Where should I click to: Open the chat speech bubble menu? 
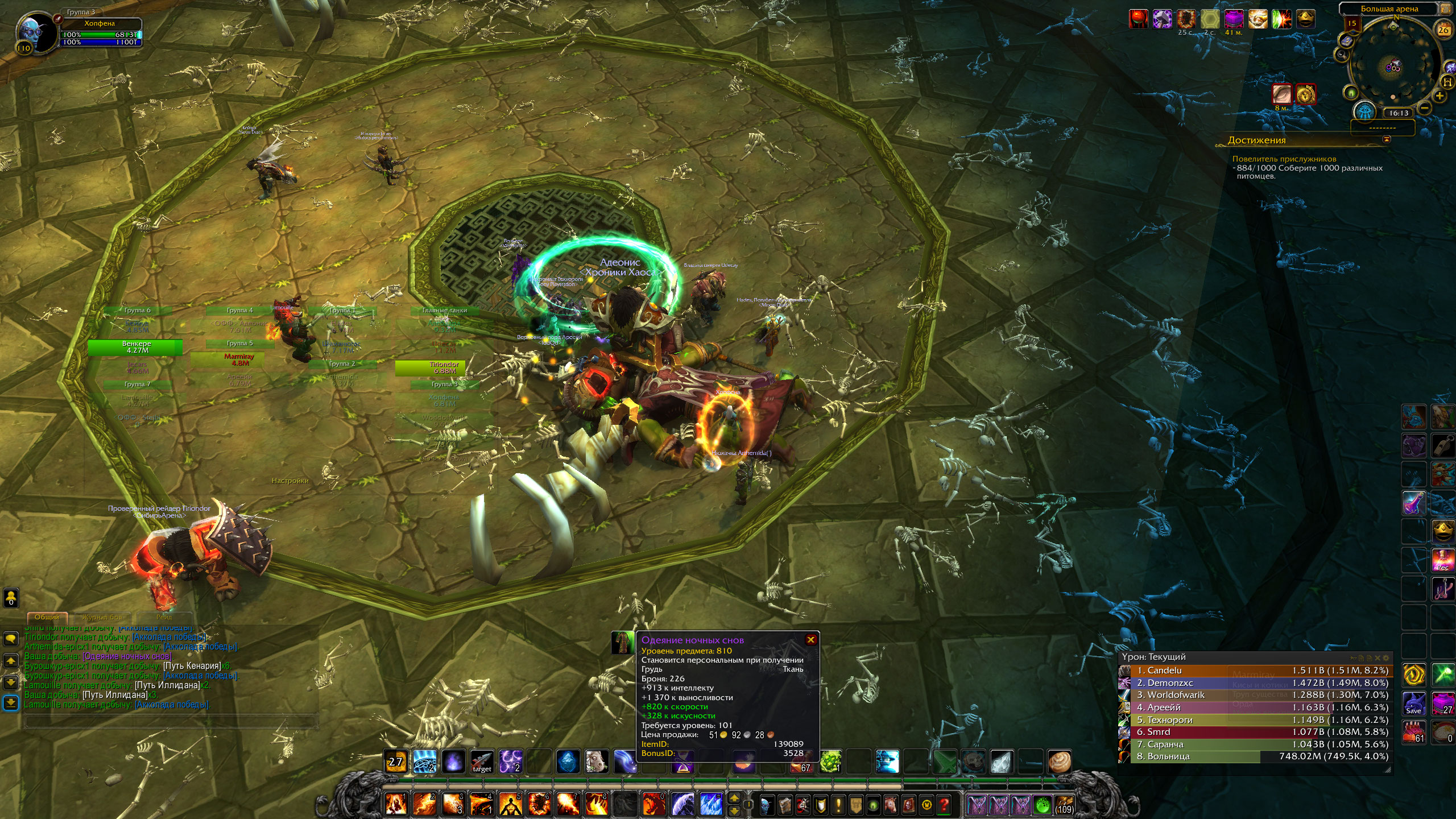tap(11, 639)
